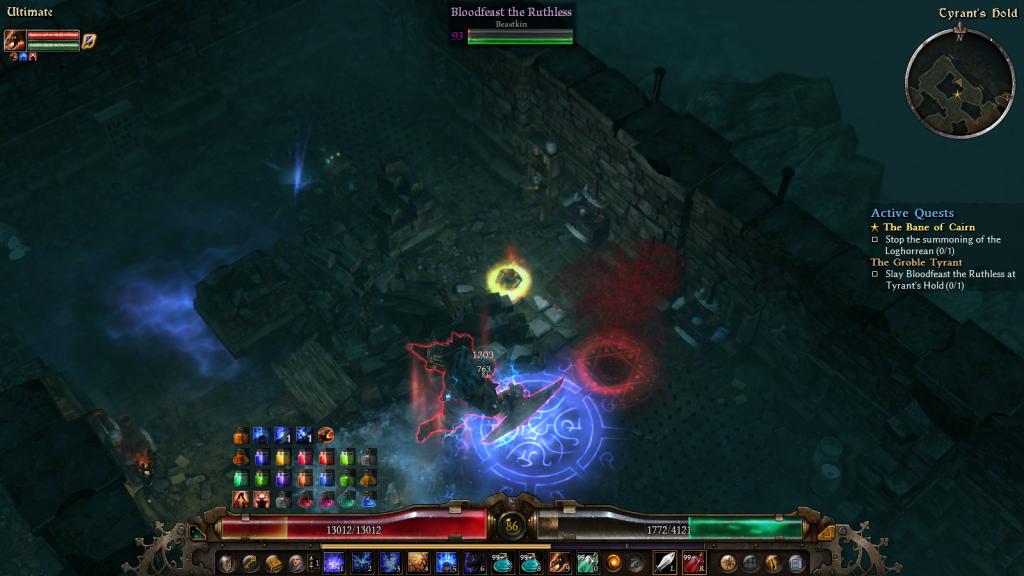Click the pet portrait in top-left

point(15,40)
